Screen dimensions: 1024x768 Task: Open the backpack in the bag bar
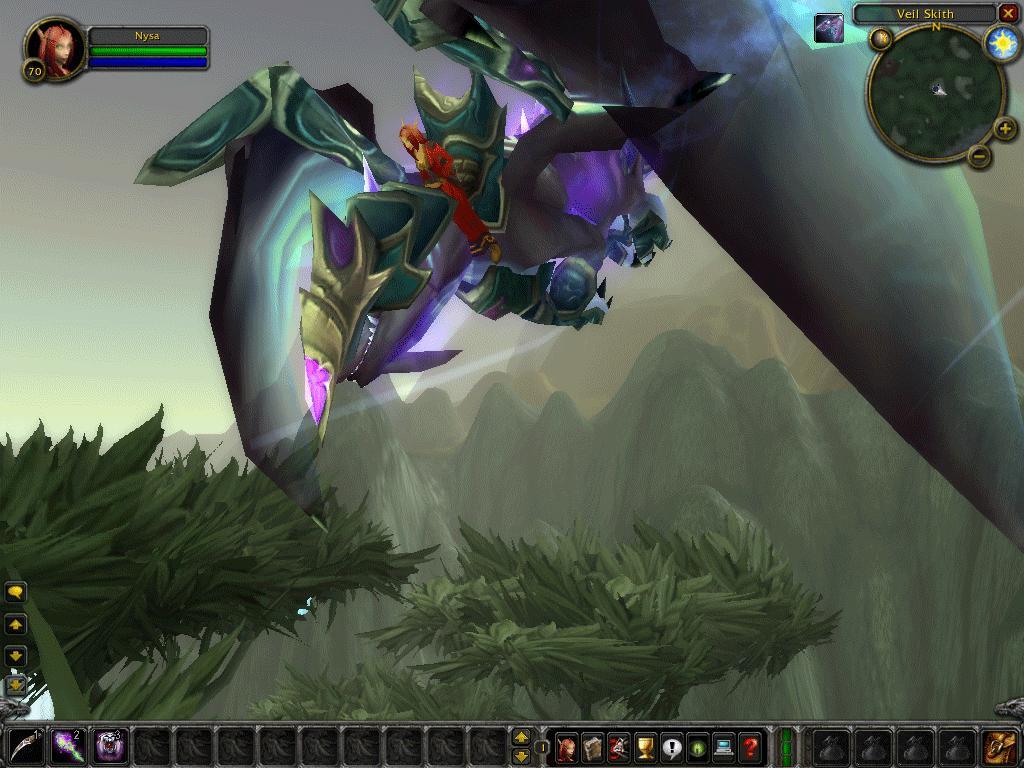[x=997, y=746]
